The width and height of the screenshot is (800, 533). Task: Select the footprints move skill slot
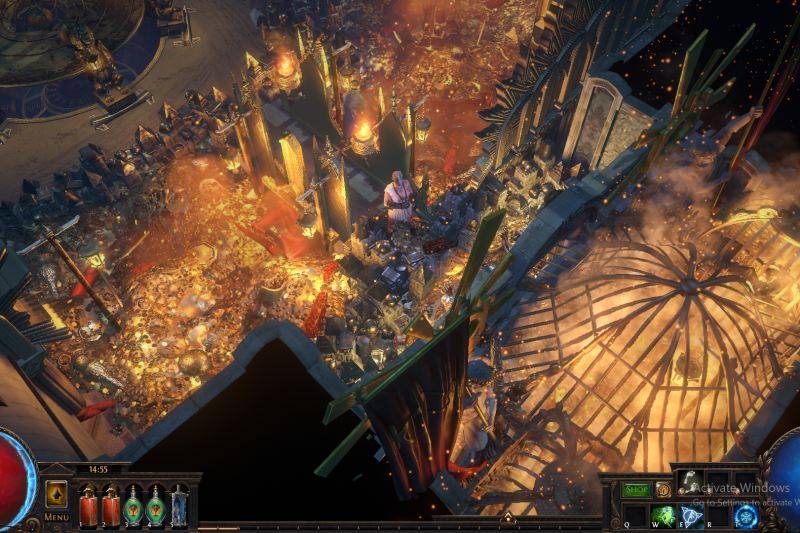coord(689,482)
